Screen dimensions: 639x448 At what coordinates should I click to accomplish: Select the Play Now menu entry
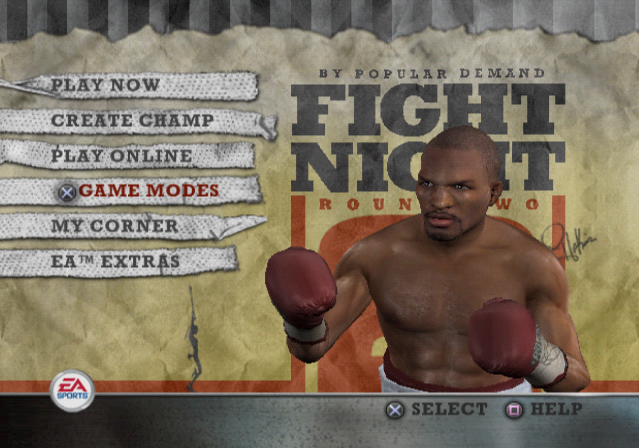pyautogui.click(x=105, y=85)
